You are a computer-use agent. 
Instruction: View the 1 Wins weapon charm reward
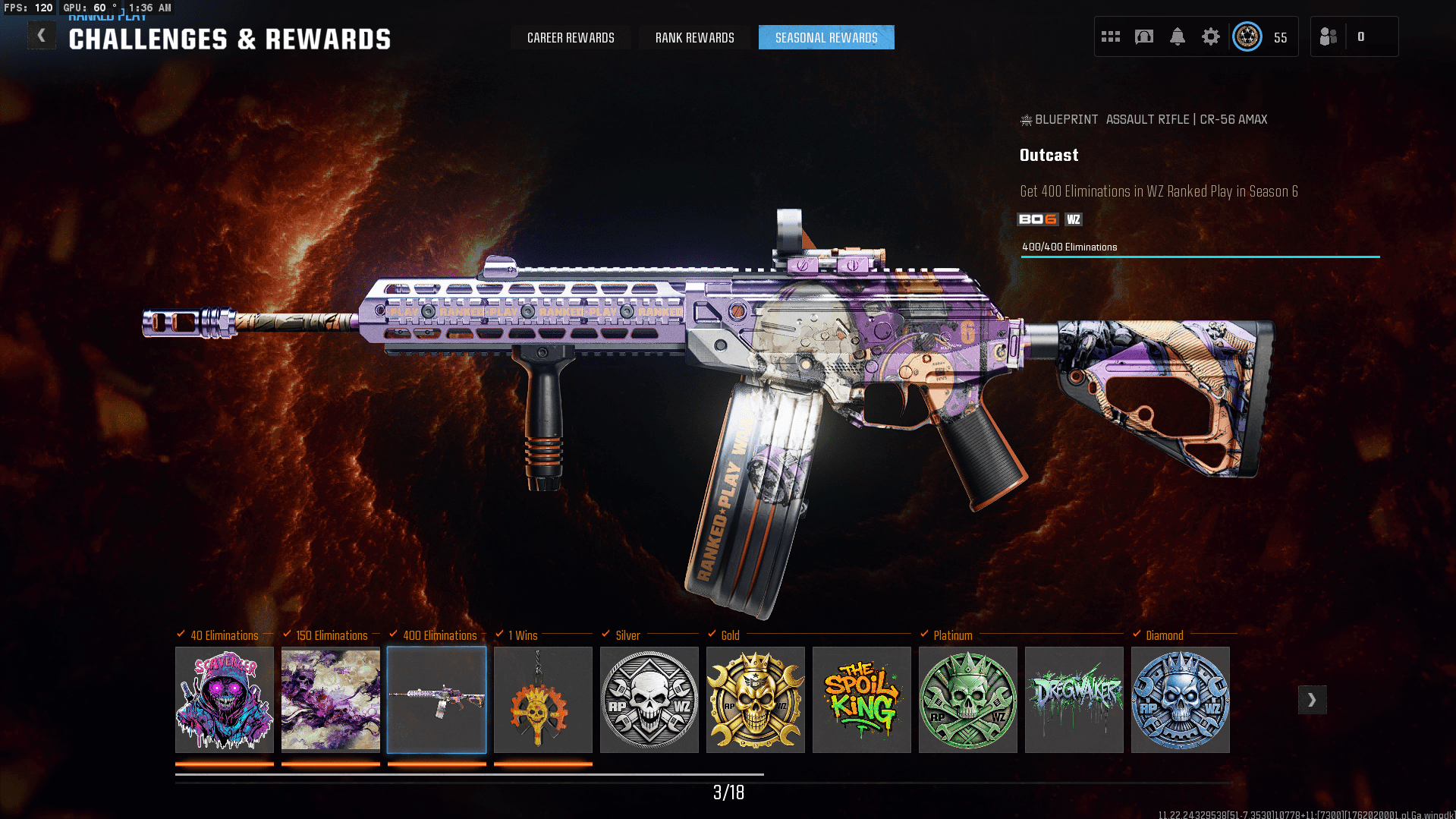click(x=543, y=700)
